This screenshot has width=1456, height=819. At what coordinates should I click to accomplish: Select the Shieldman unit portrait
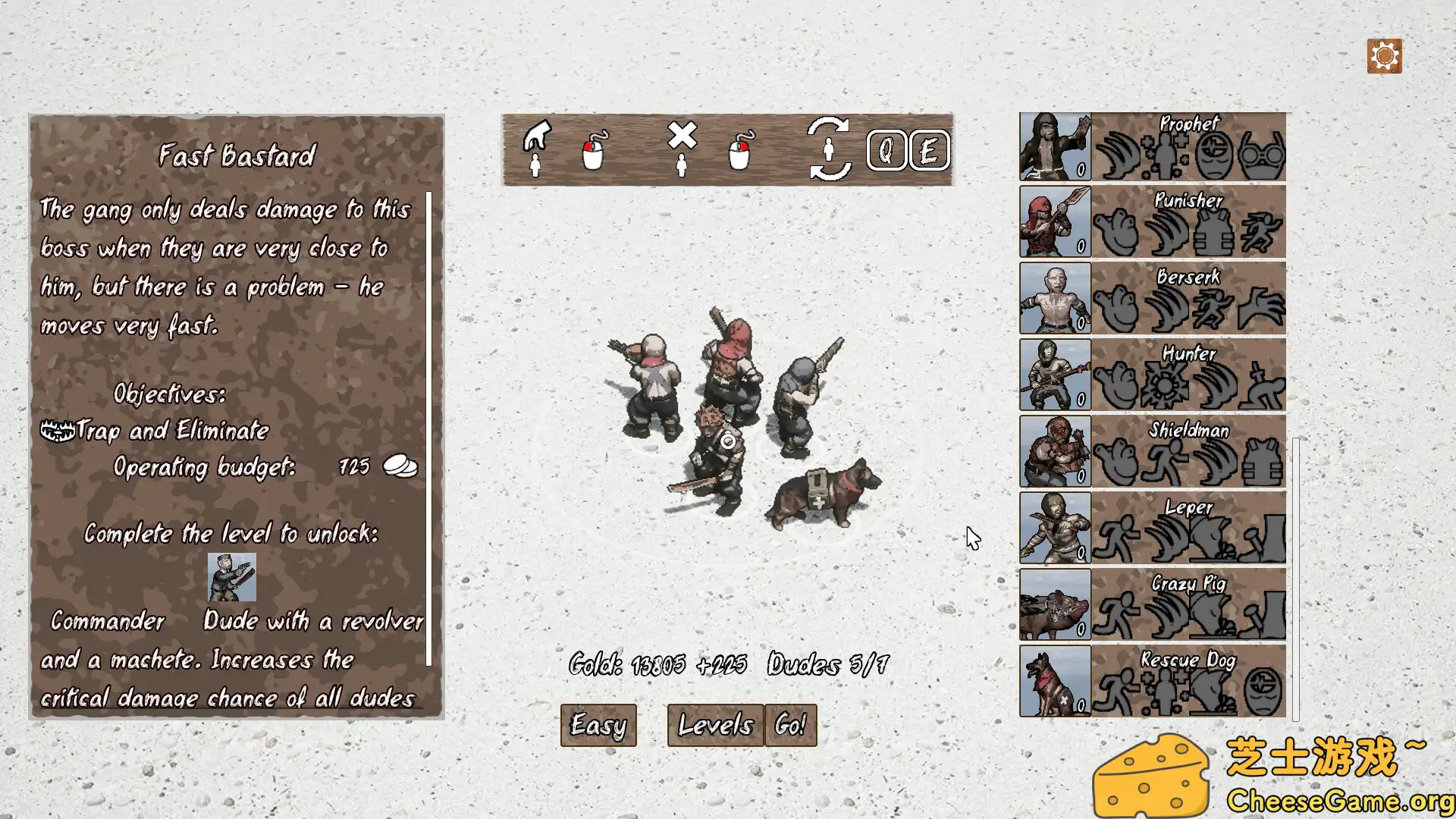[x=1055, y=452]
